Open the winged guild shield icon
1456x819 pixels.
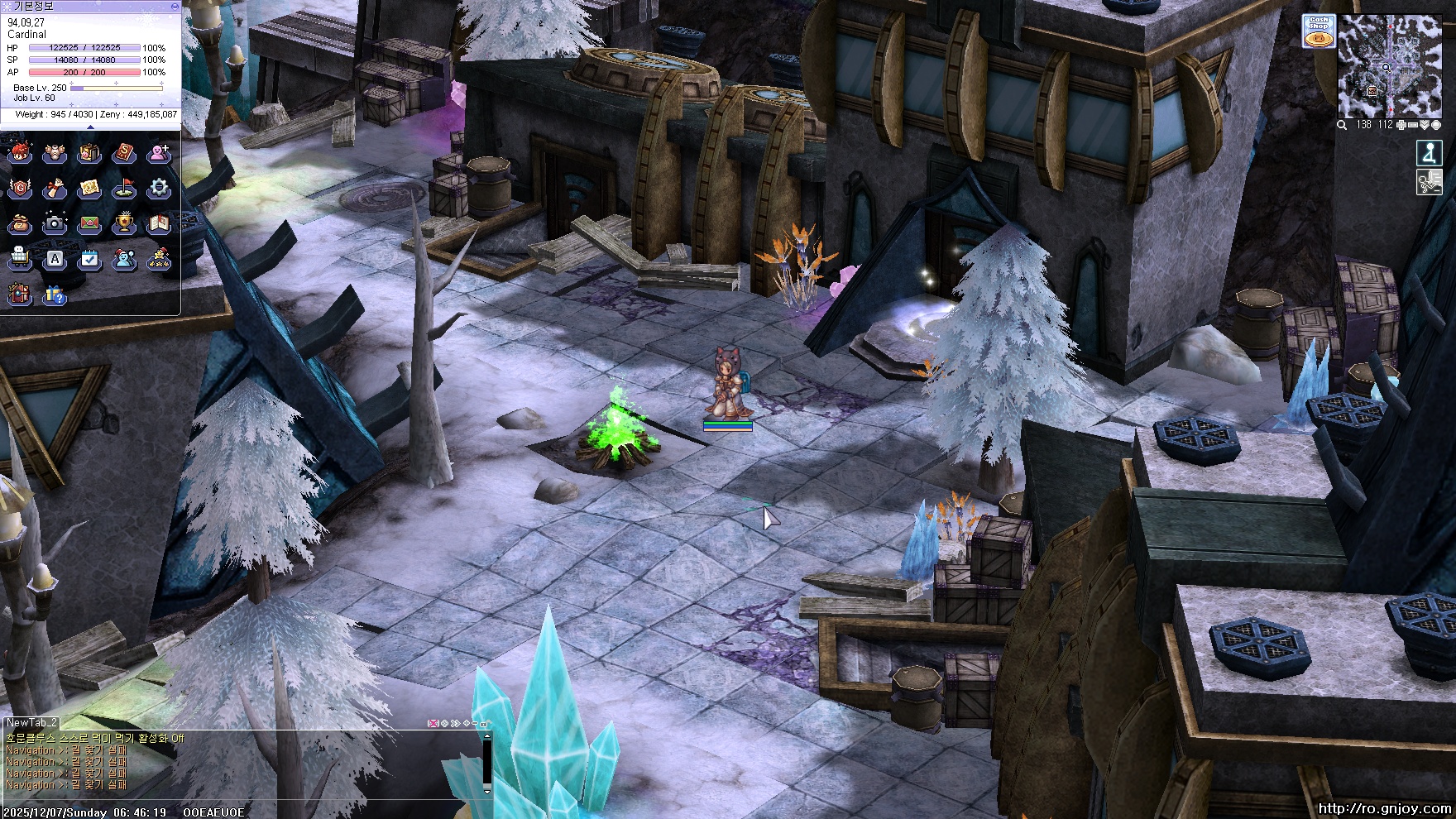tap(20, 189)
